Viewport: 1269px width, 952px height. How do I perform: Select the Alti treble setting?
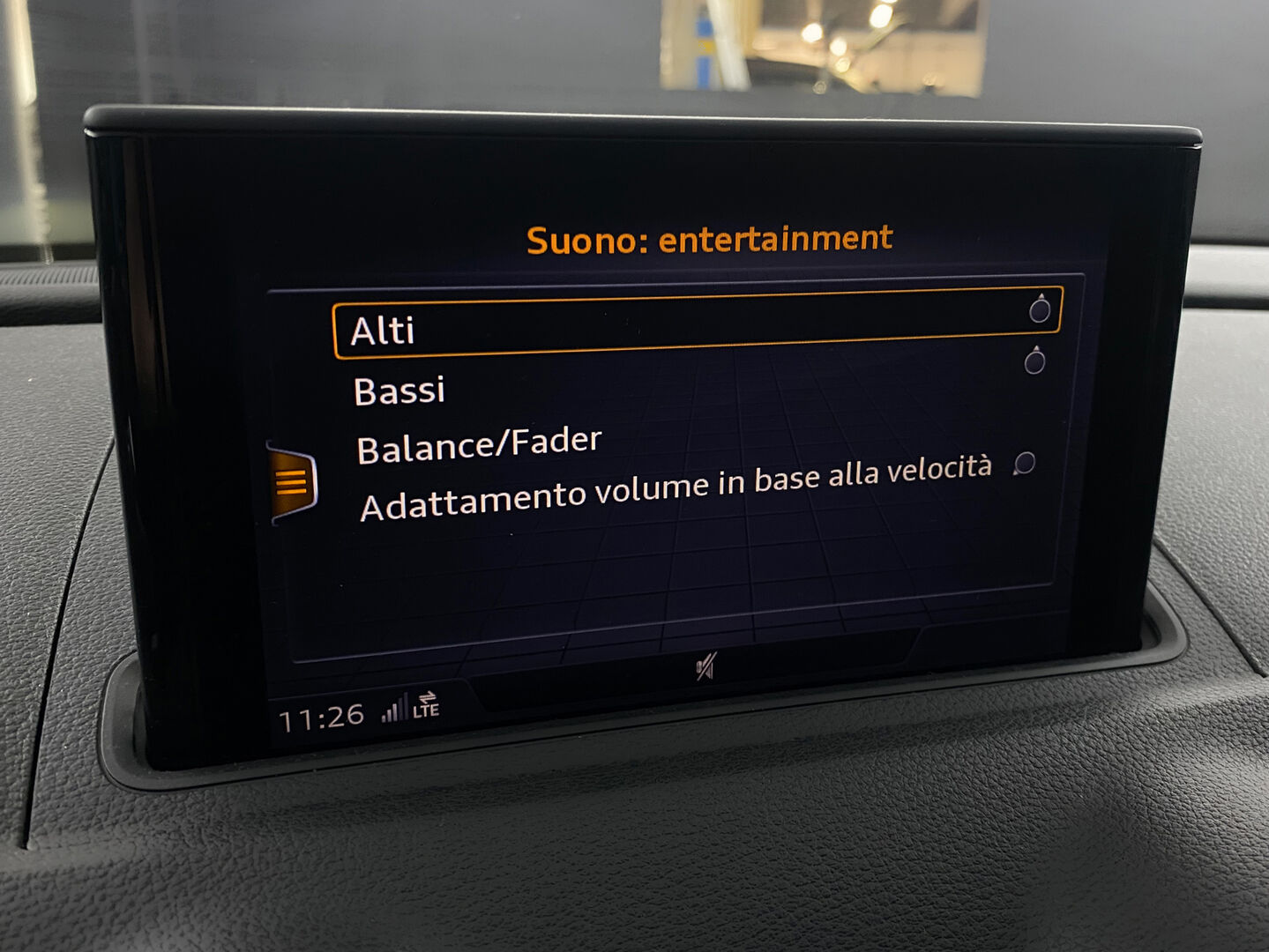pyautogui.click(x=382, y=331)
